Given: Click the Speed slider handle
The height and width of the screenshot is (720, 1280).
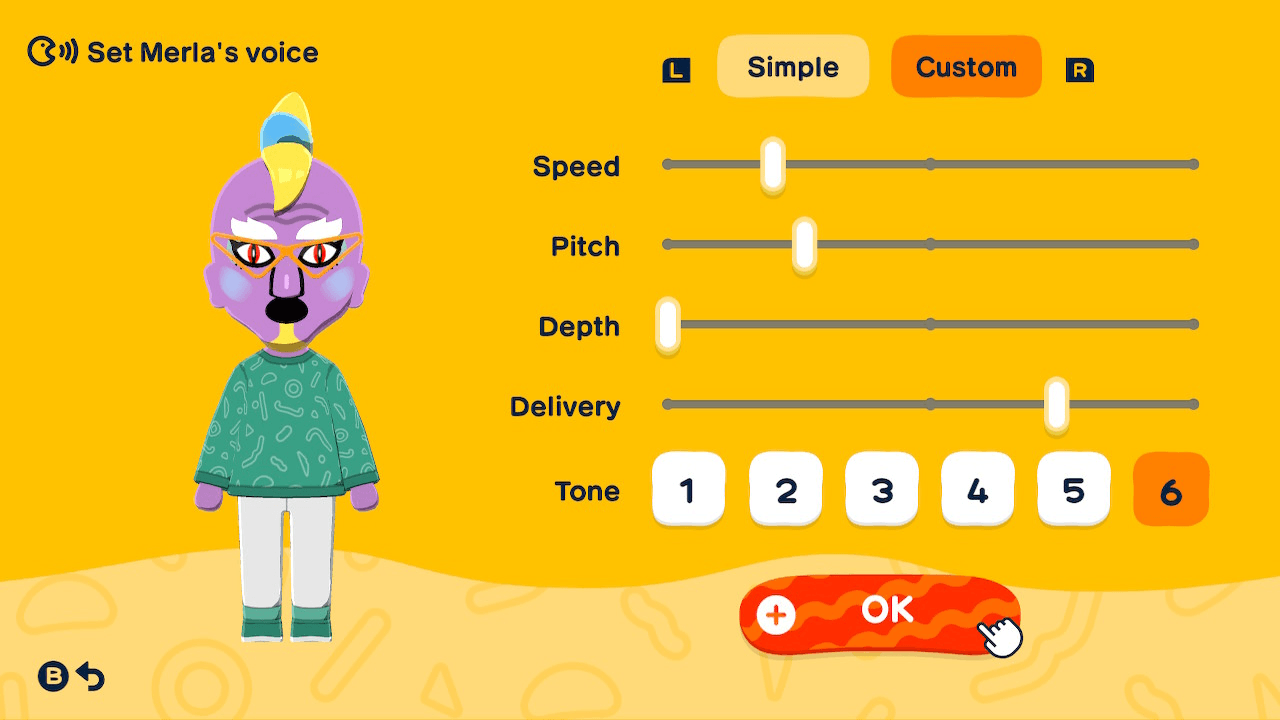Looking at the screenshot, I should point(771,164).
